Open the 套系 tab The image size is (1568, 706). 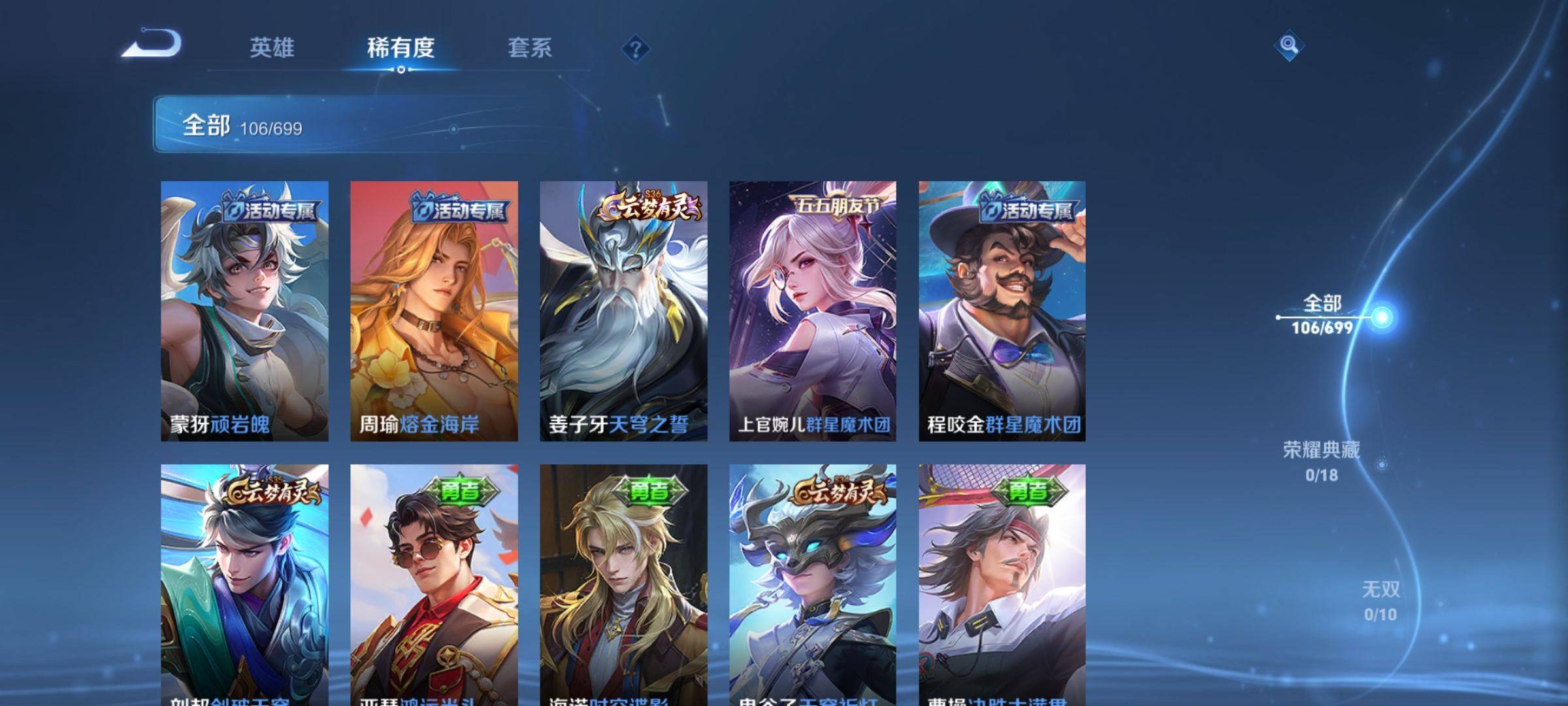pos(530,48)
